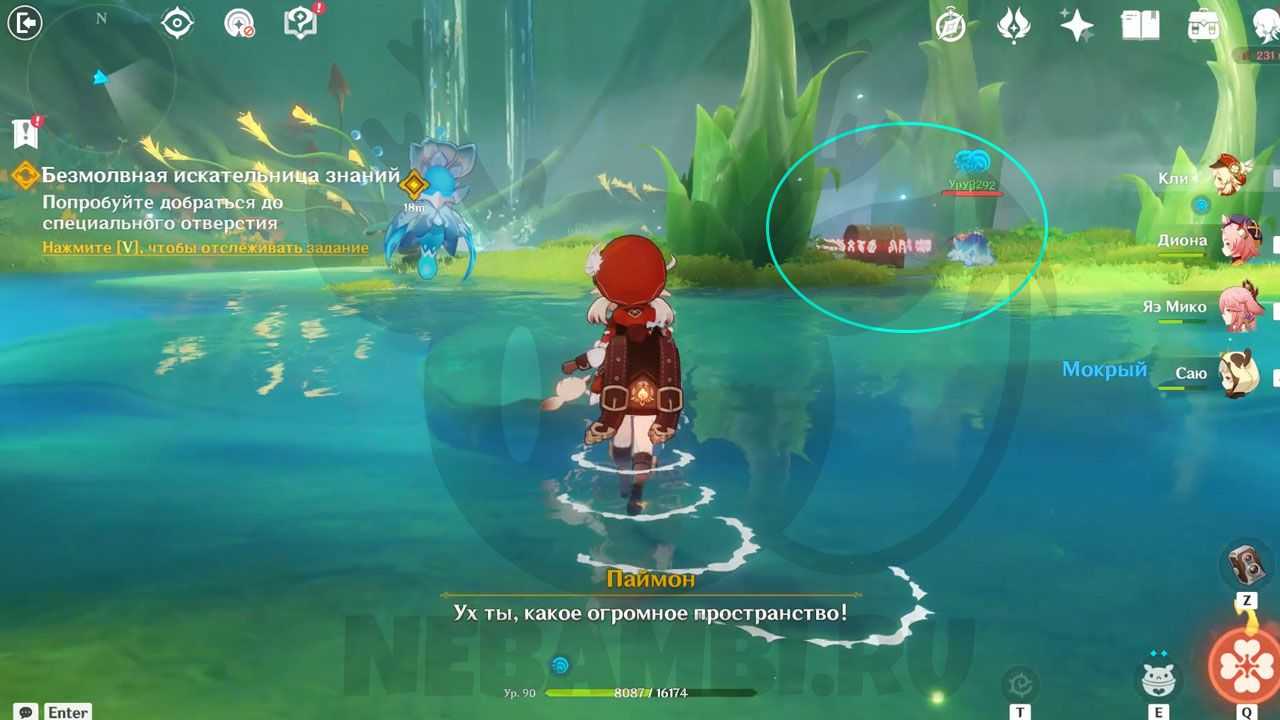The height and width of the screenshot is (720, 1280).
Task: Open the question mark notice icon
Action: point(300,23)
